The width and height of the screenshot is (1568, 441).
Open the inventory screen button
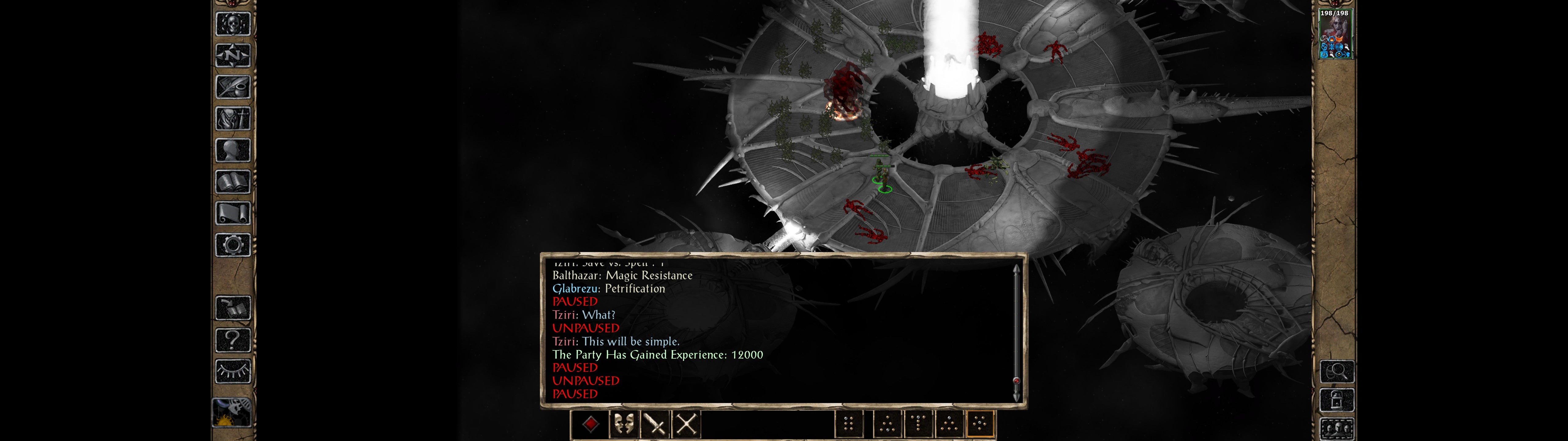[232, 118]
